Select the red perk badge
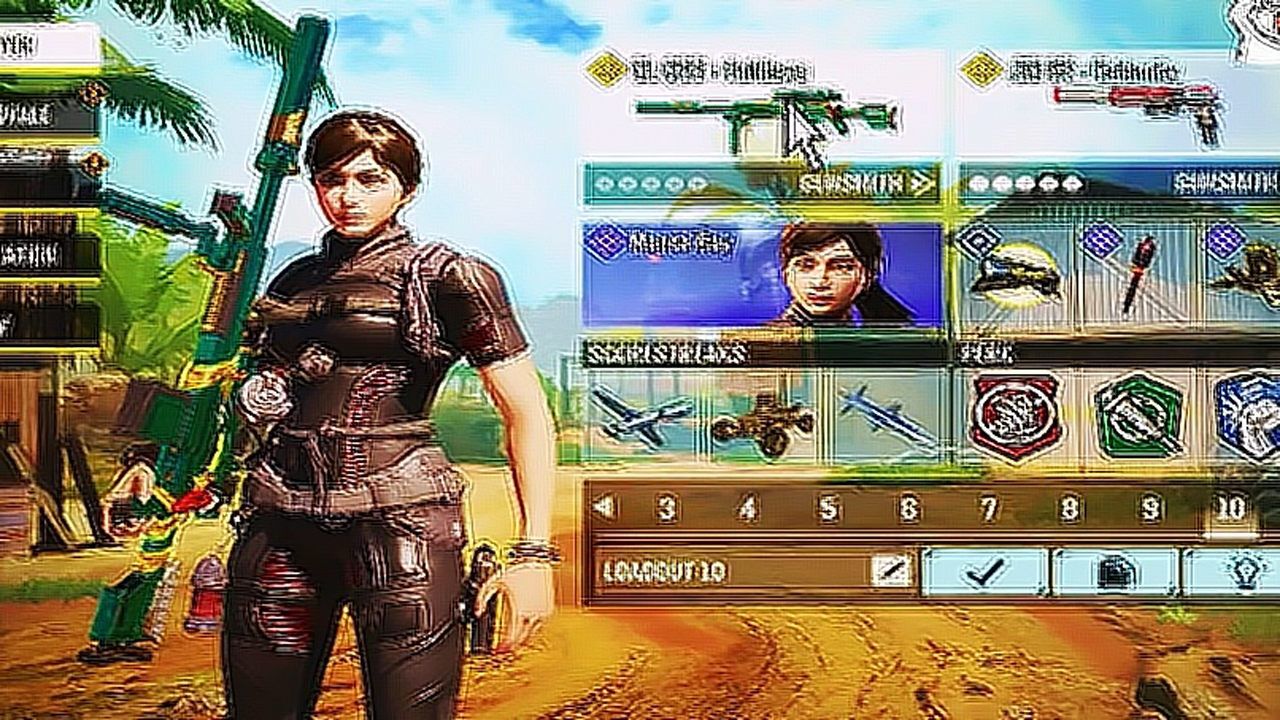 click(1017, 415)
